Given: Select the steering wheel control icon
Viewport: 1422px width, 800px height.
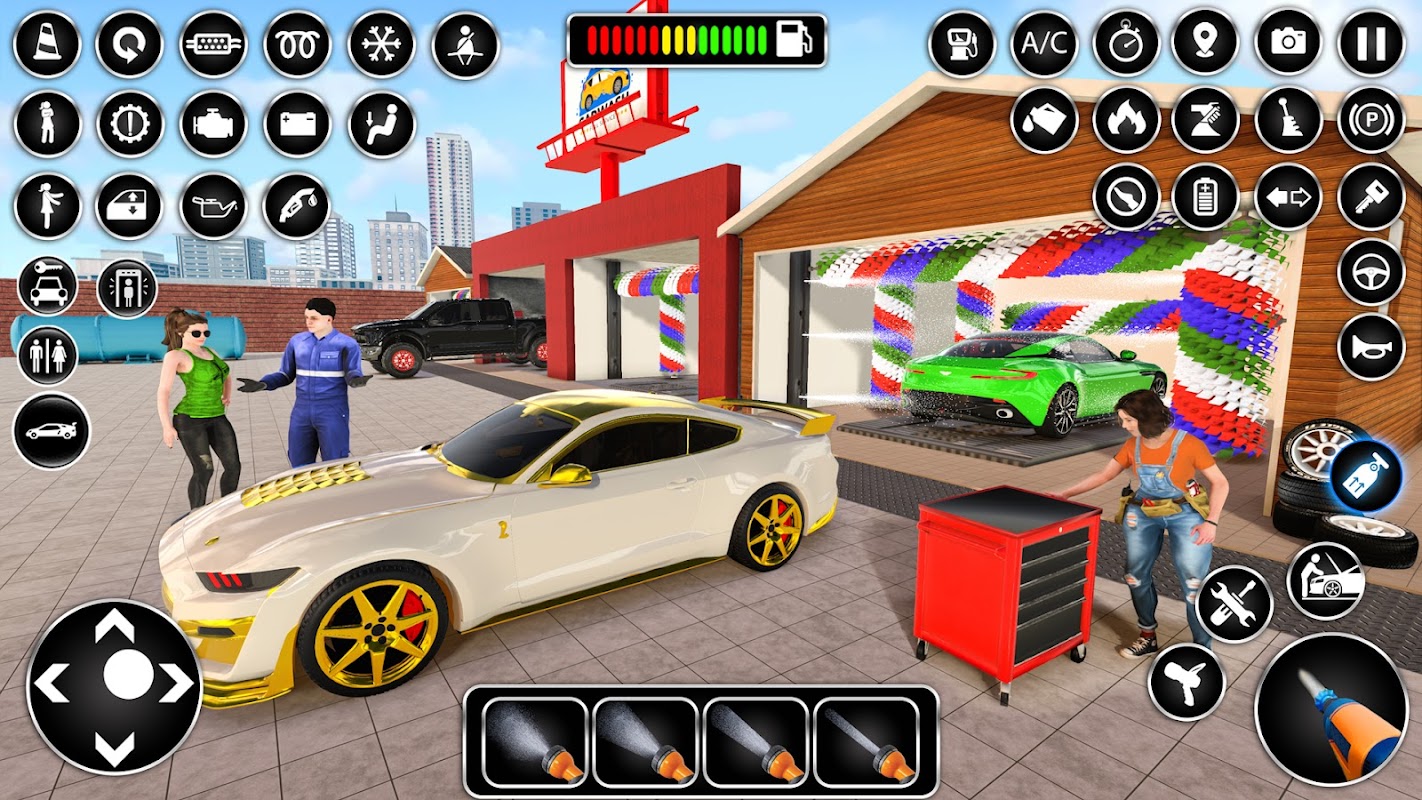Looking at the screenshot, I should tap(1371, 271).
